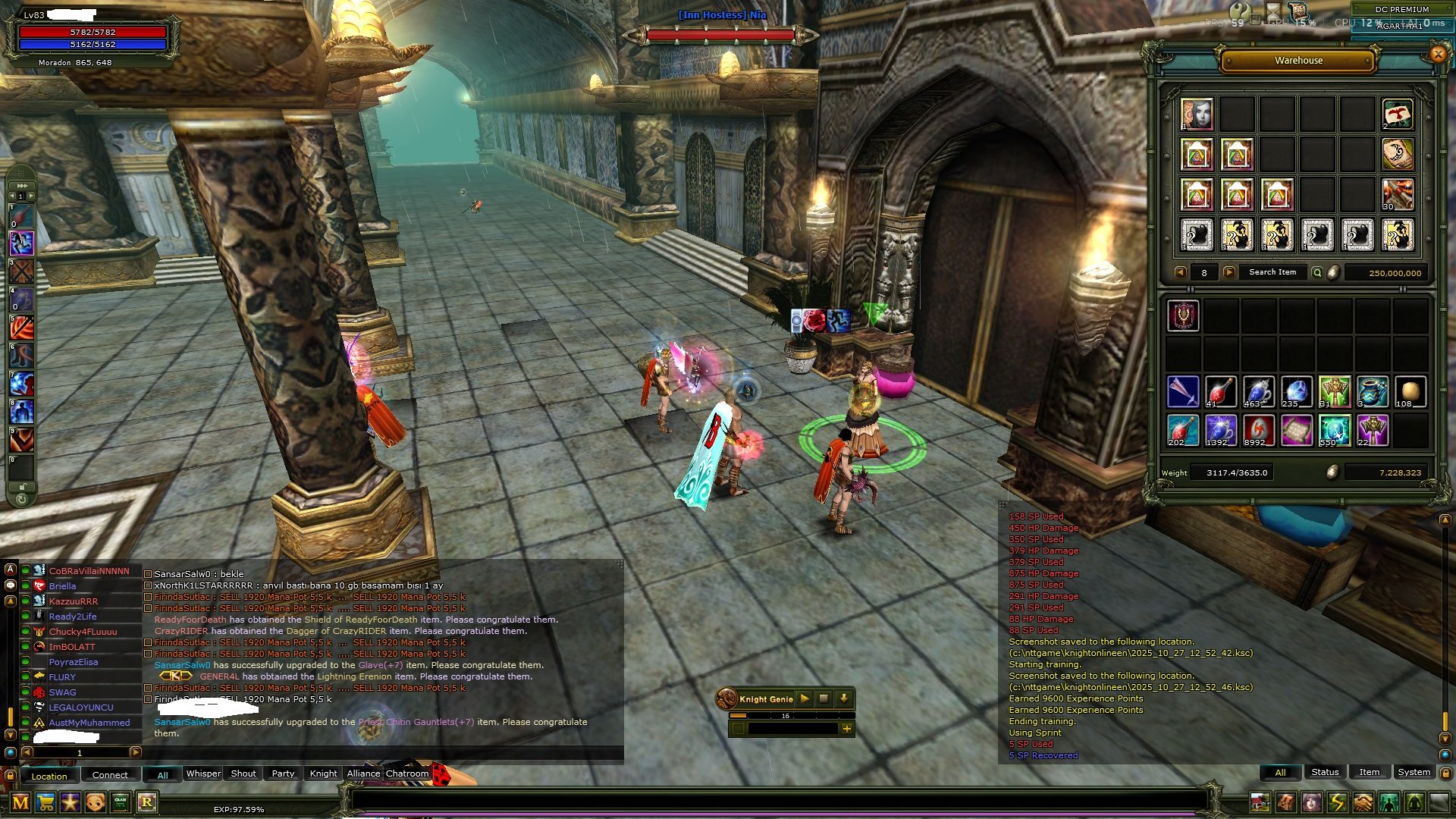Filter info log by System
Image resolution: width=1456 pixels, height=819 pixels.
click(x=1414, y=772)
